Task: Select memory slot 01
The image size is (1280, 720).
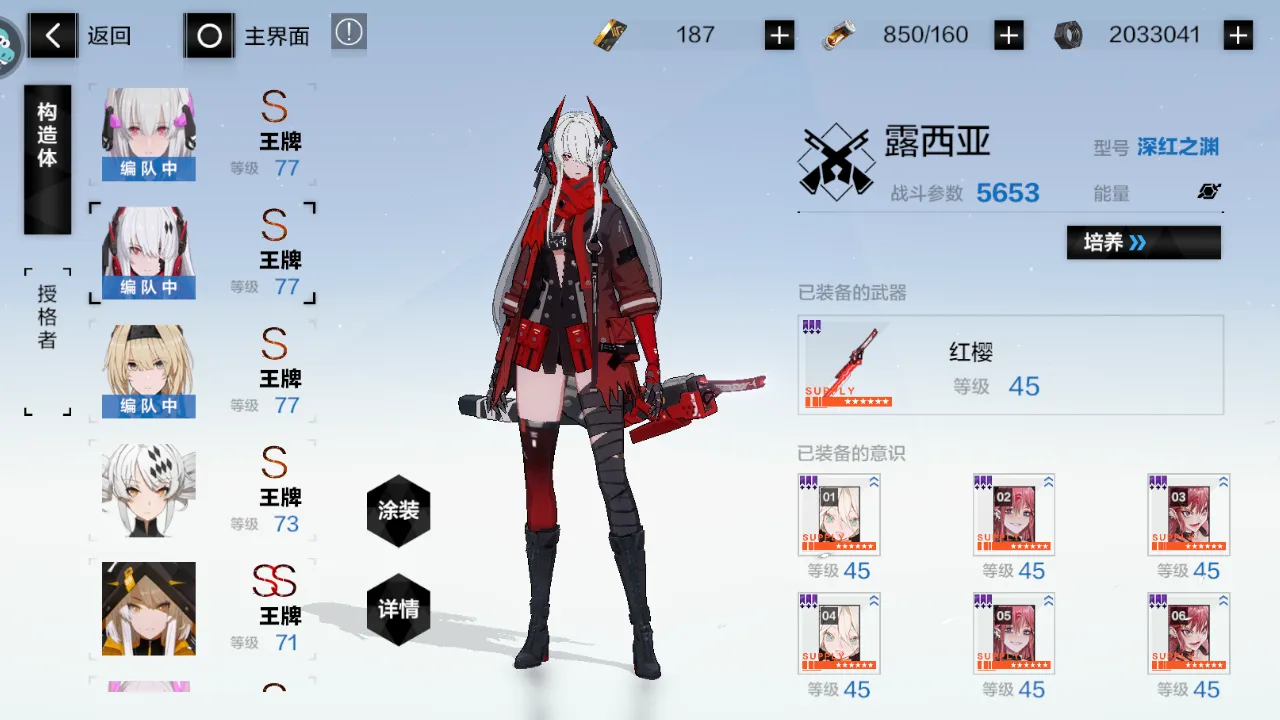Action: (839, 514)
